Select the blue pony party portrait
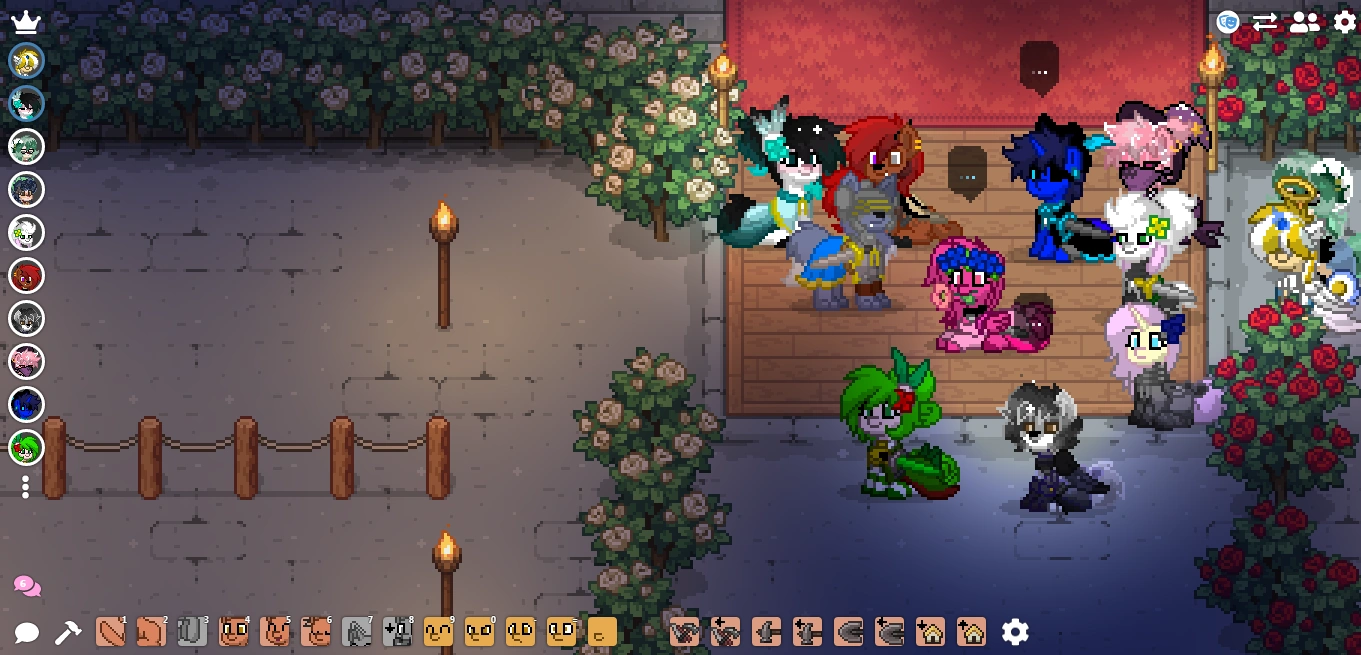The width and height of the screenshot is (1361, 655). click(x=26, y=404)
